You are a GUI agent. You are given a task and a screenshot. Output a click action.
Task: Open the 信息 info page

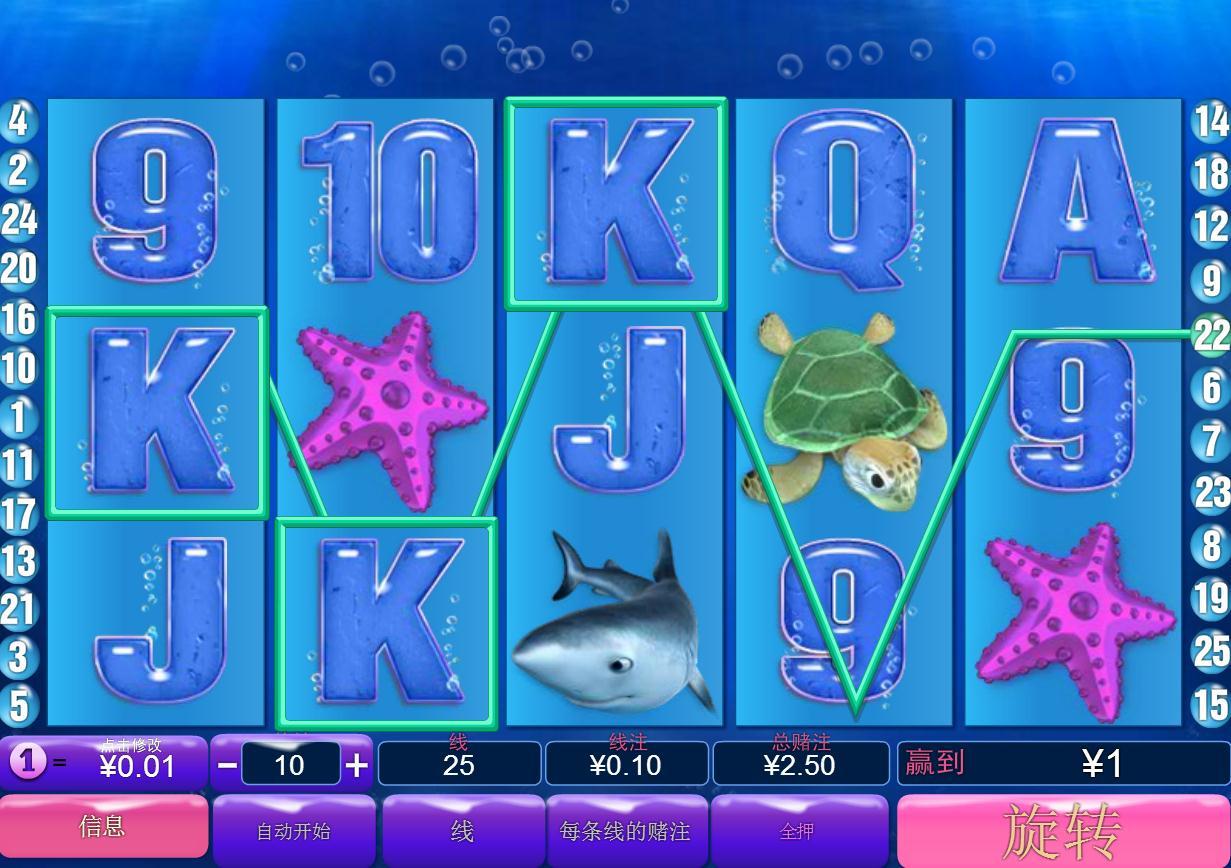[x=103, y=827]
